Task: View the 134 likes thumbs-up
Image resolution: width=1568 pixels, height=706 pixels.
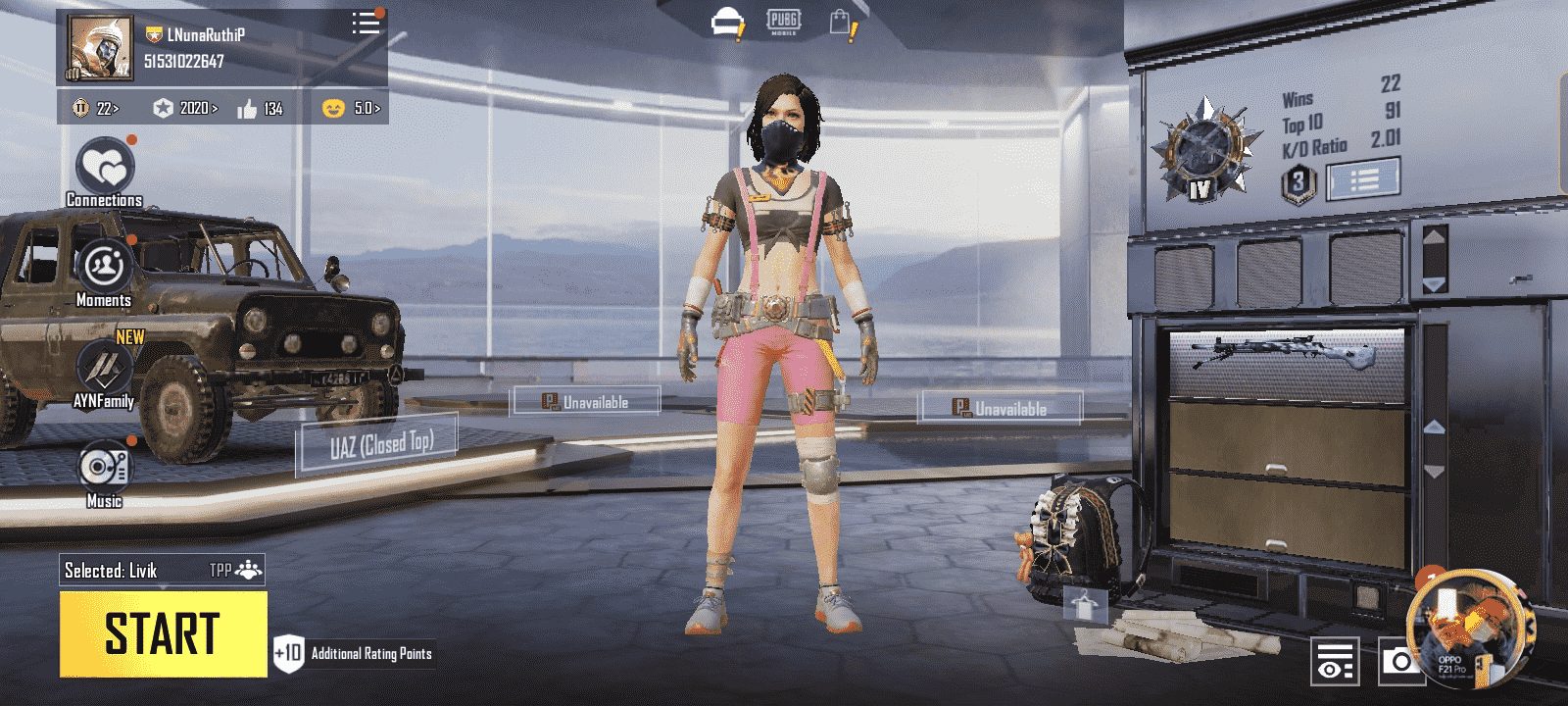Action: [260, 108]
